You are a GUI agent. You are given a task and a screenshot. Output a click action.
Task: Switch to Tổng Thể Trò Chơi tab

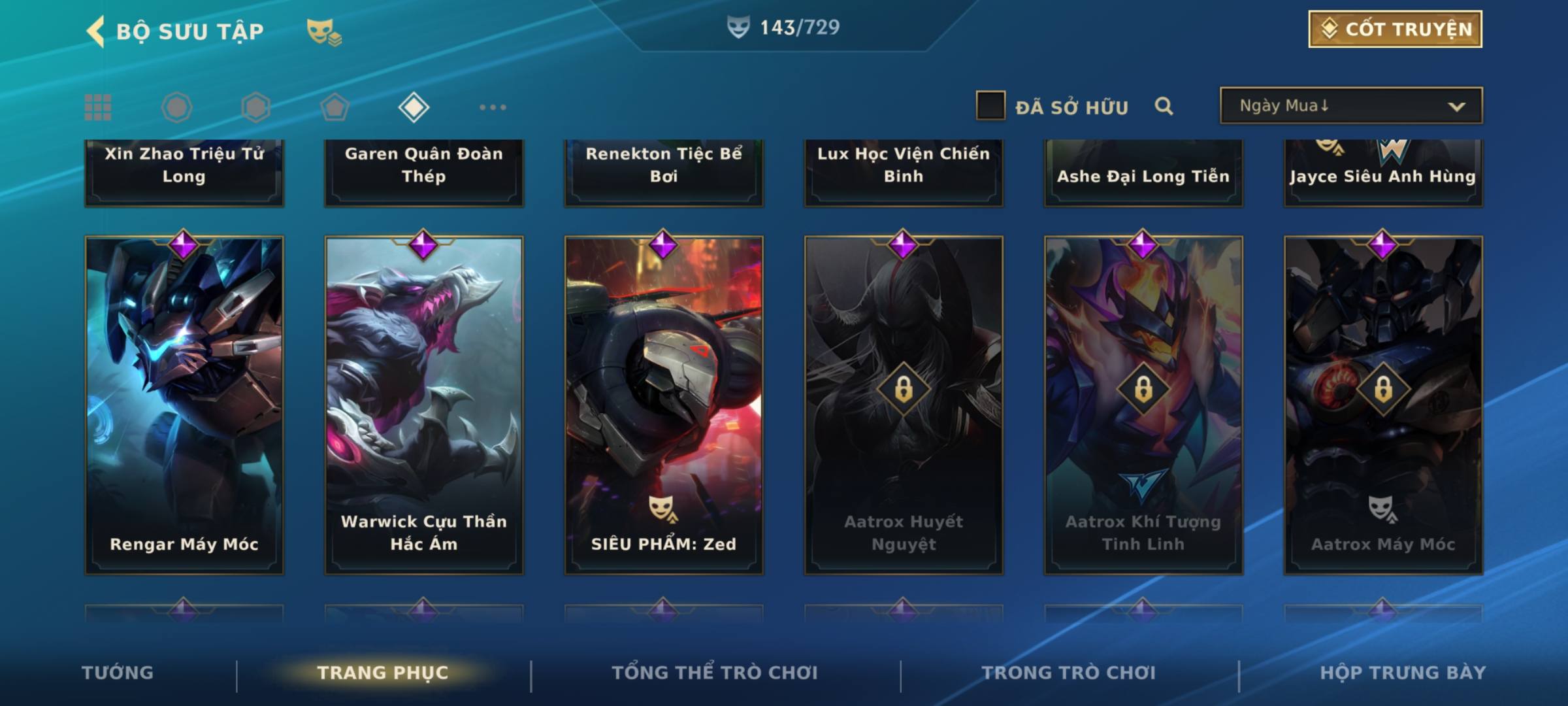[714, 673]
